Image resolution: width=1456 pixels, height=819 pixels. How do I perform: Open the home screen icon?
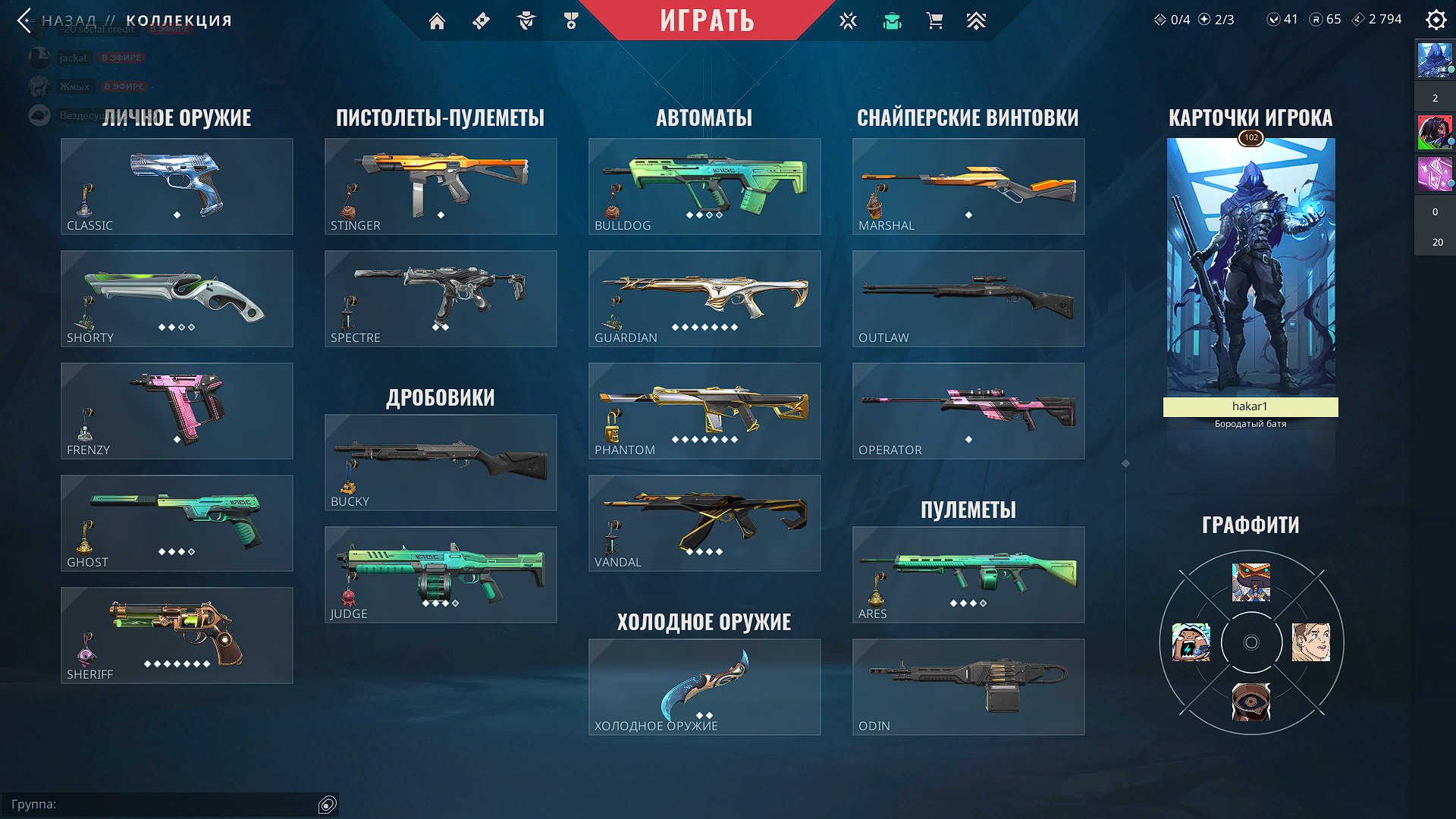click(x=437, y=21)
